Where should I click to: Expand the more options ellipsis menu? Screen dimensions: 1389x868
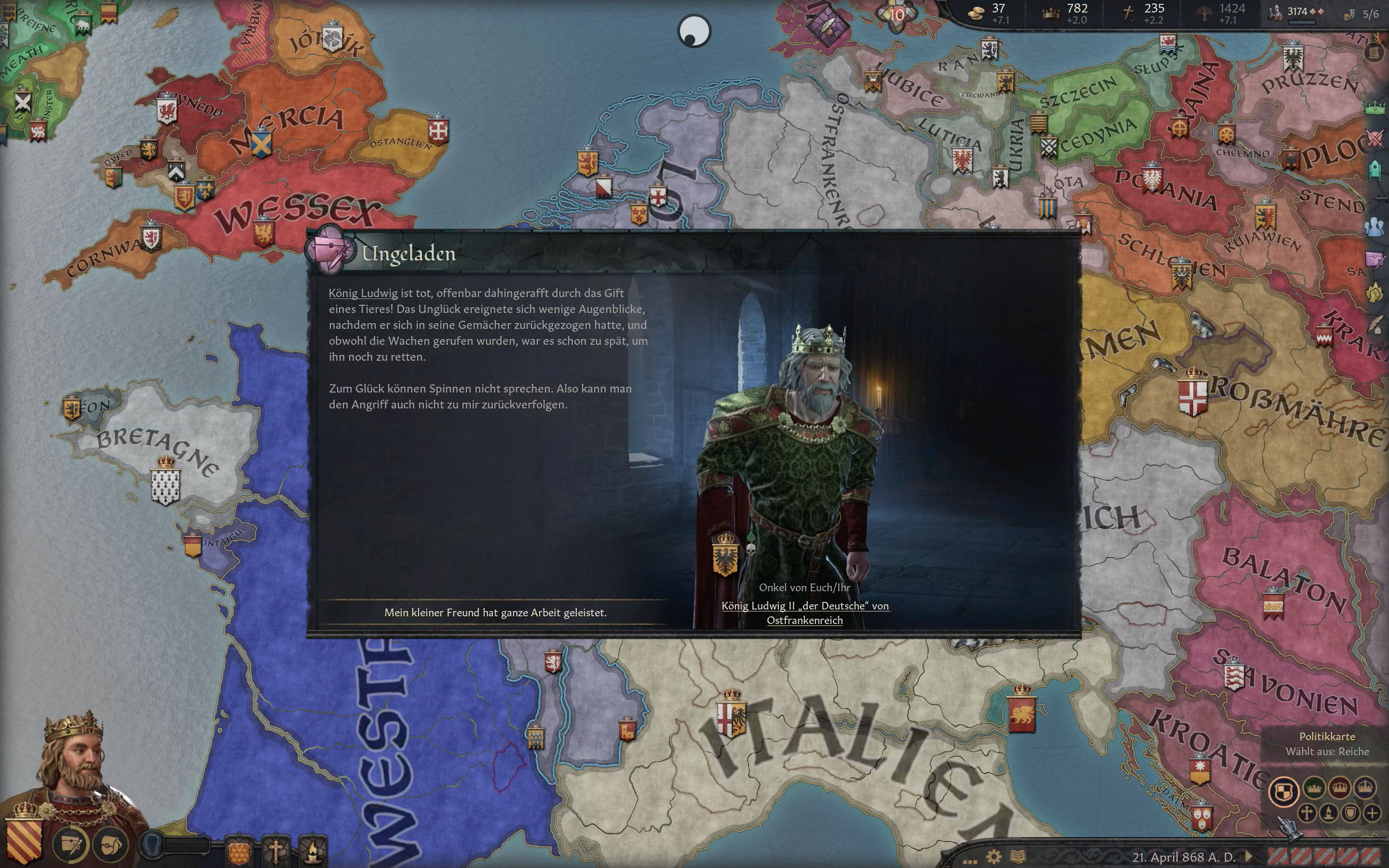pyautogui.click(x=970, y=861)
